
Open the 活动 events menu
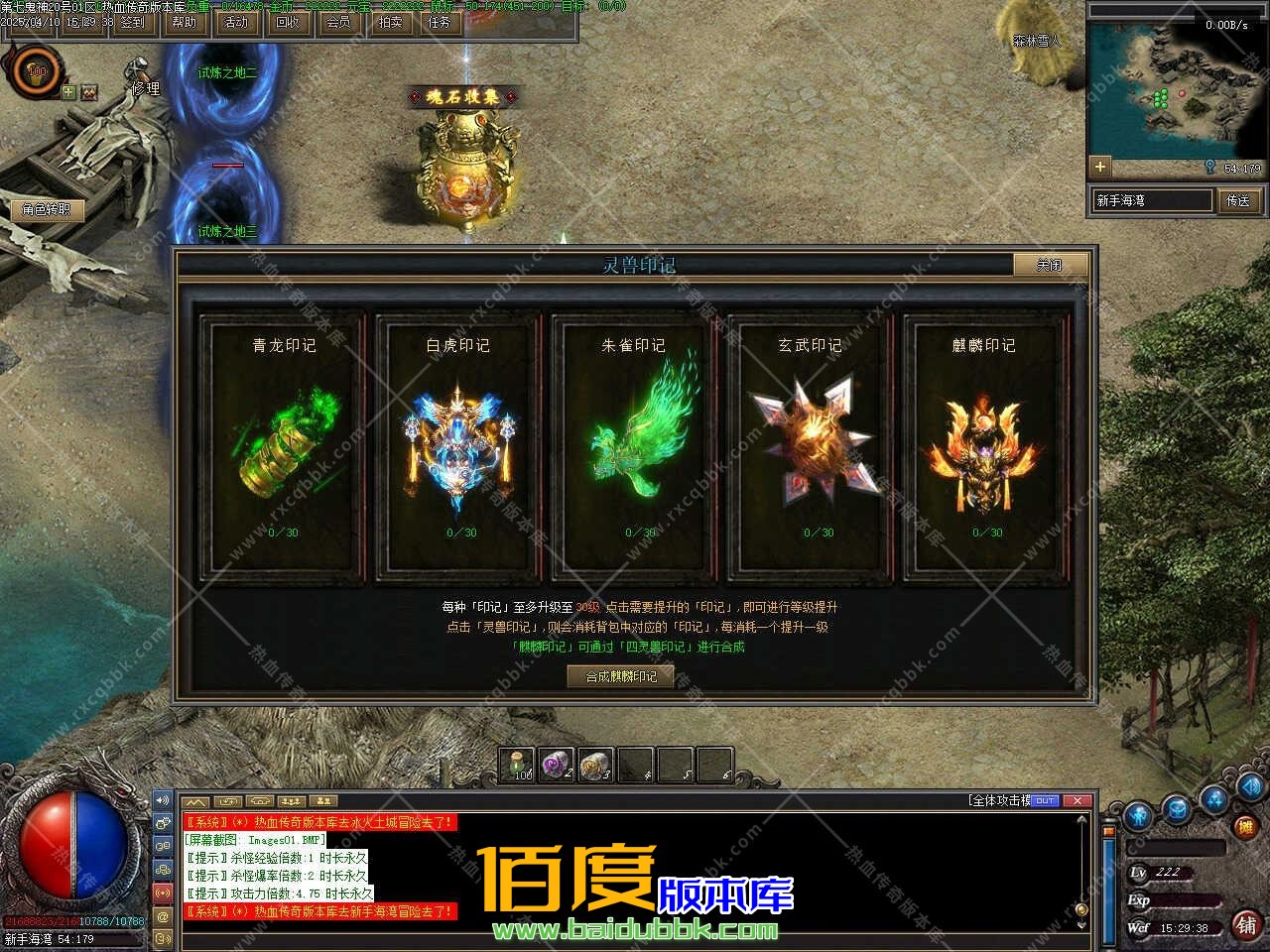tap(236, 22)
